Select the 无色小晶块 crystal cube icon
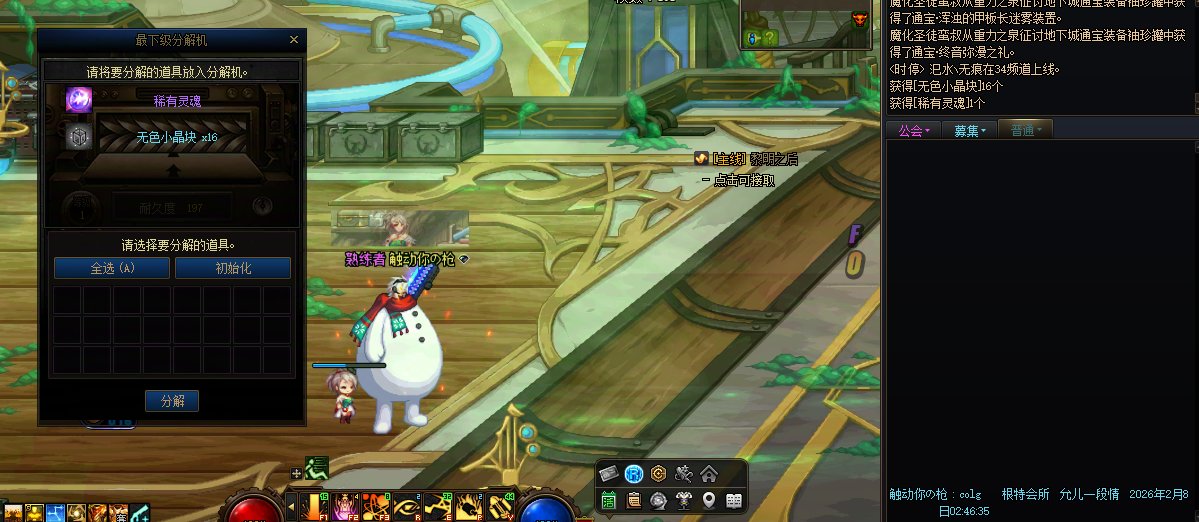Viewport: 1199px width, 522px height. [79, 137]
